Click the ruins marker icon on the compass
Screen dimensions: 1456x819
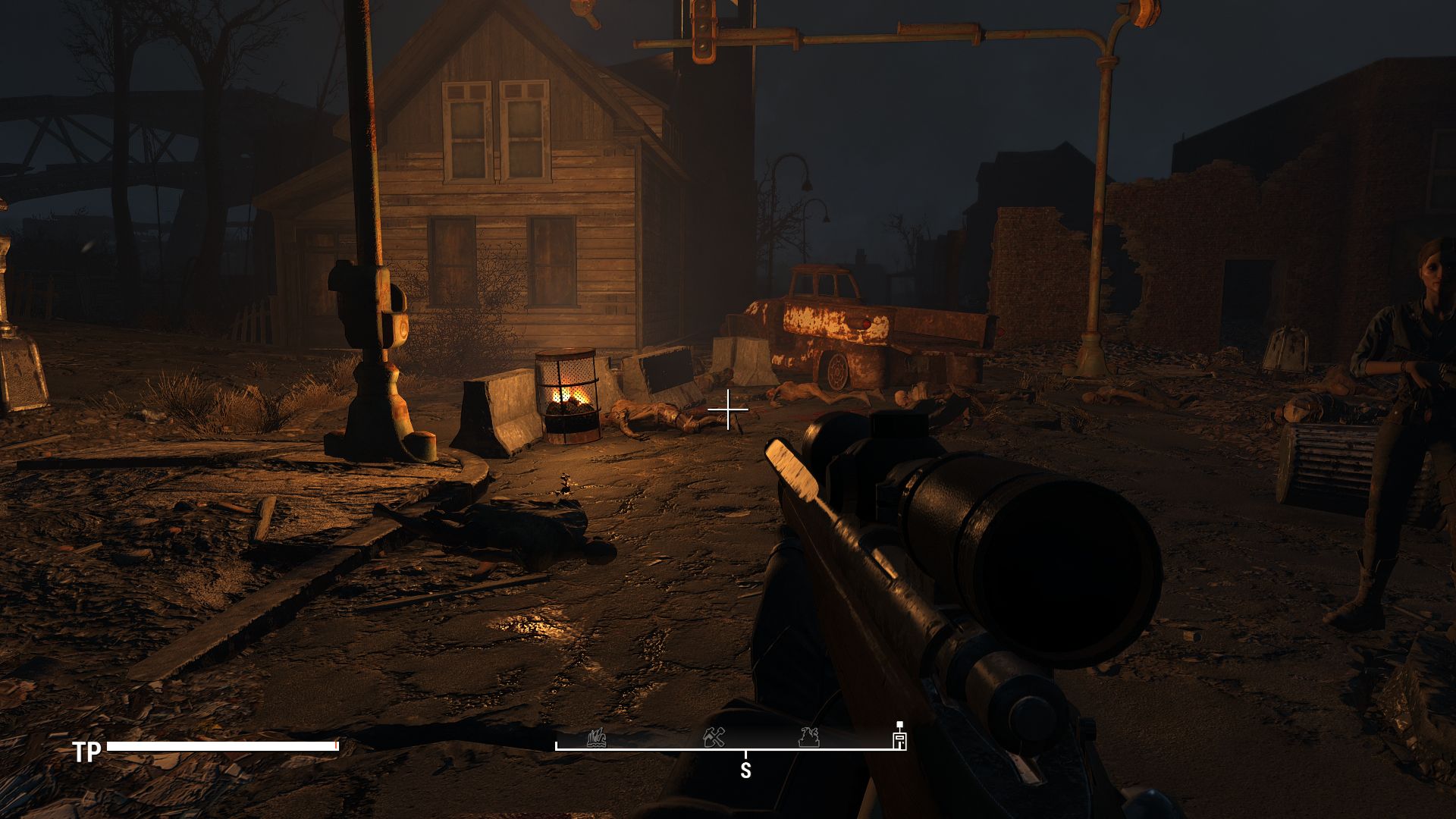808,738
